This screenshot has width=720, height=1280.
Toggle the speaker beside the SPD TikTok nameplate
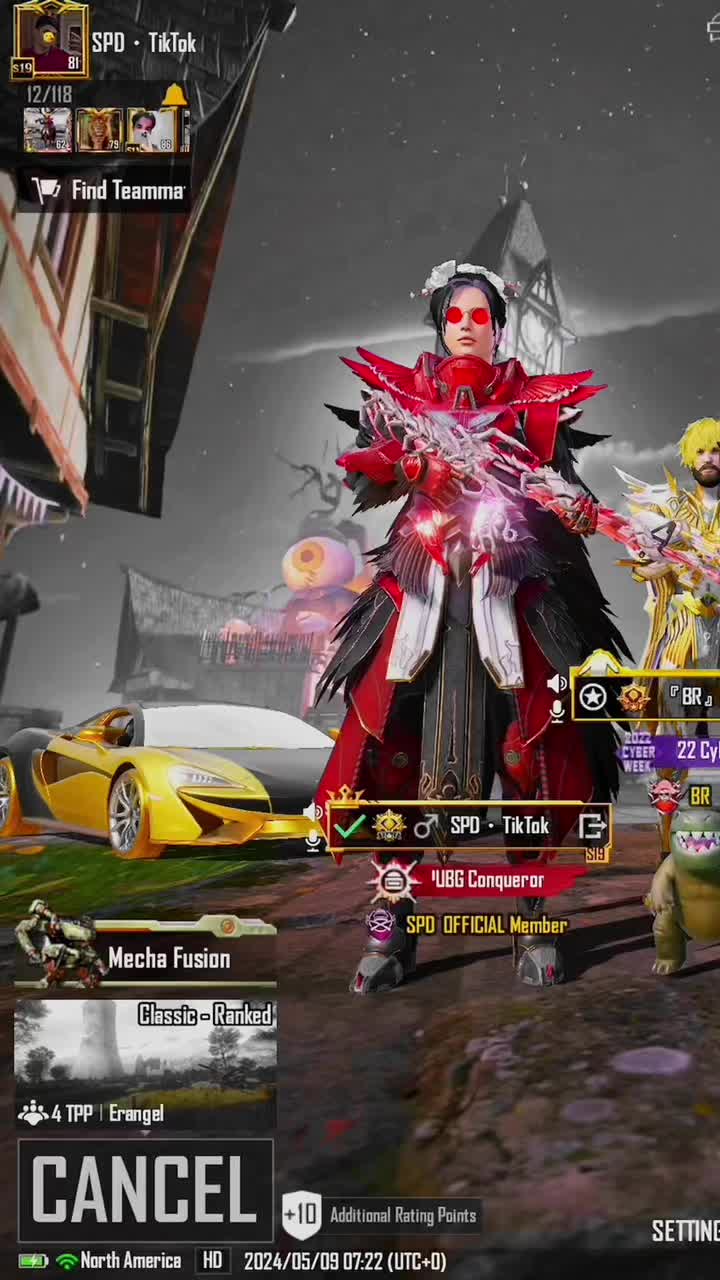coord(313,812)
